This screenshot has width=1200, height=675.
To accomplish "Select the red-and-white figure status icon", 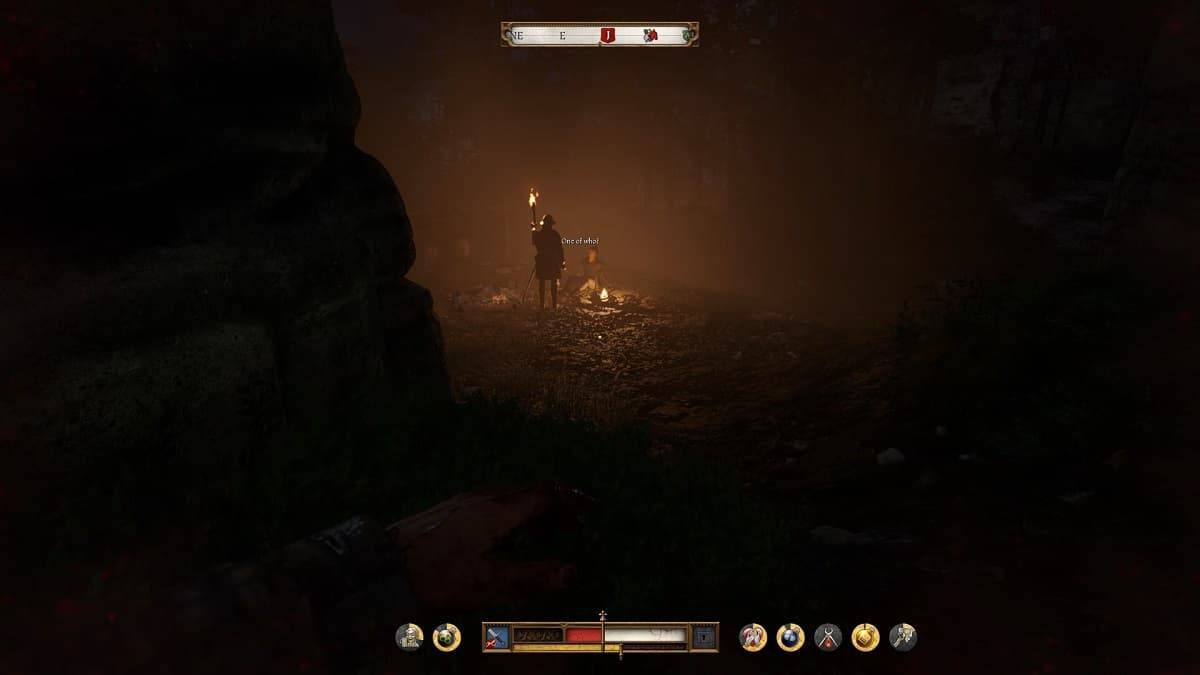I will pos(753,637).
